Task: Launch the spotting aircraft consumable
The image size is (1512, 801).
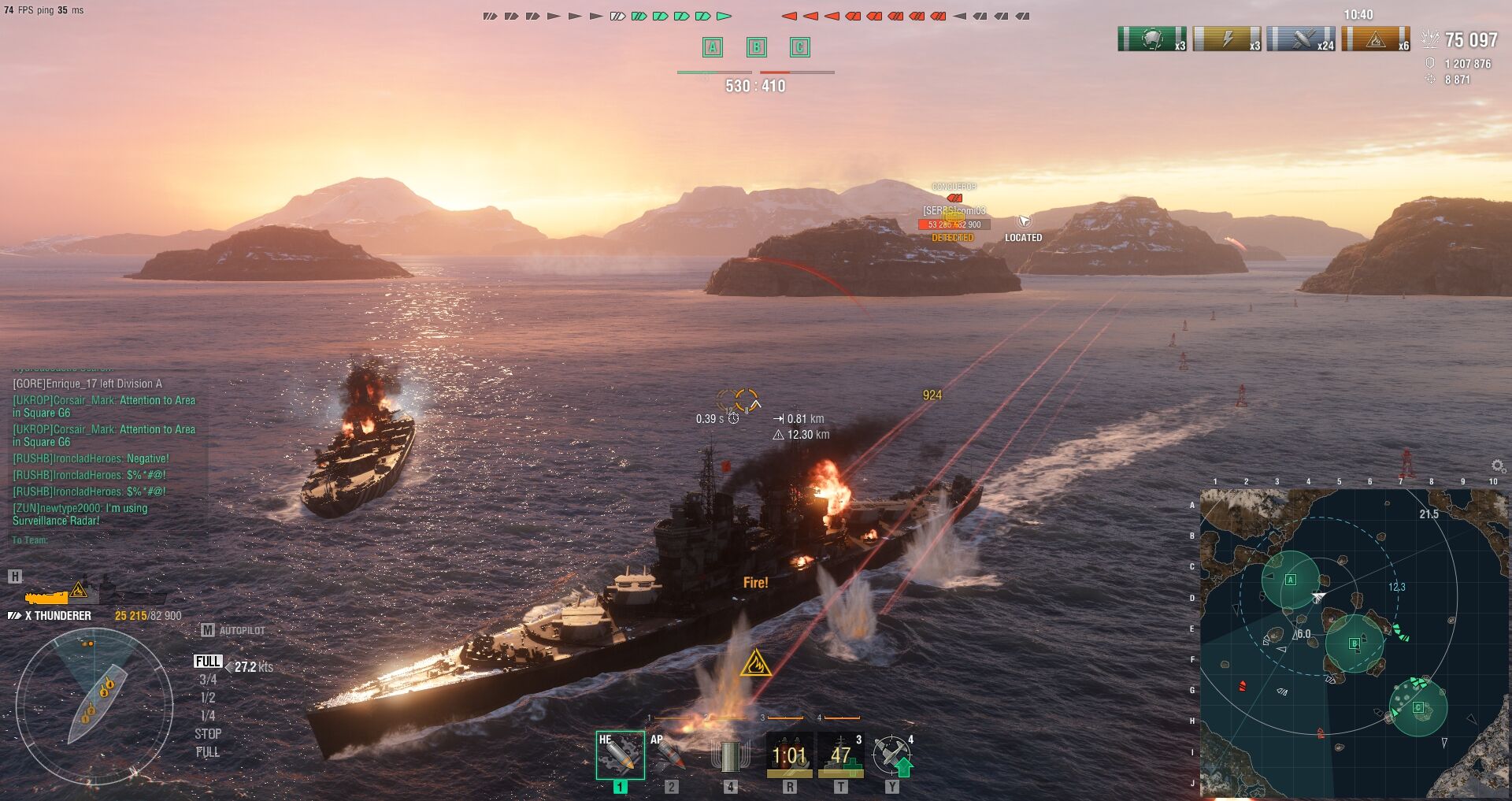Action: point(892,755)
